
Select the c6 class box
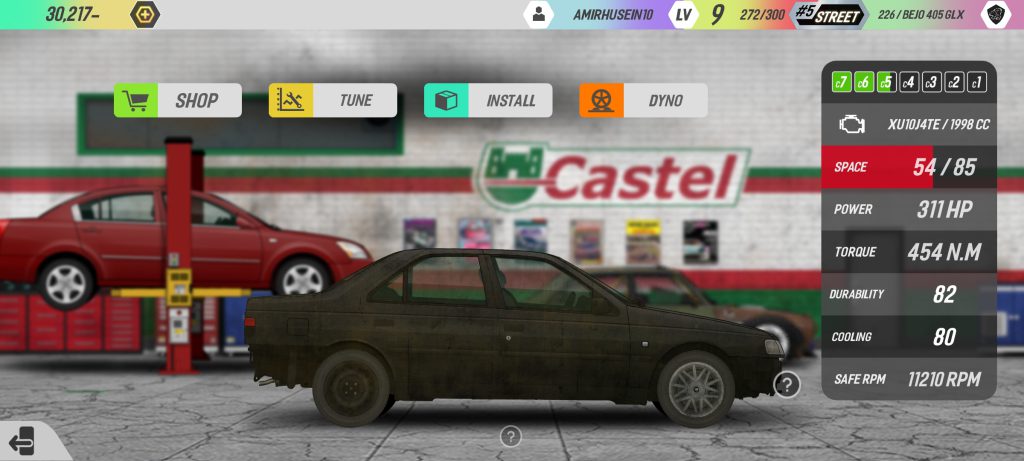tap(864, 82)
